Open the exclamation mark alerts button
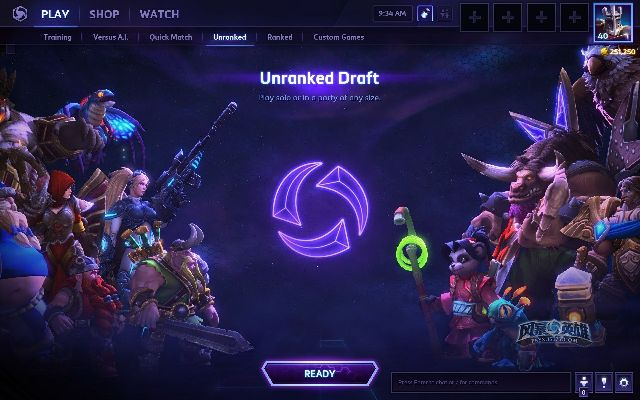Viewport: 640px width, 400px height. click(604, 382)
